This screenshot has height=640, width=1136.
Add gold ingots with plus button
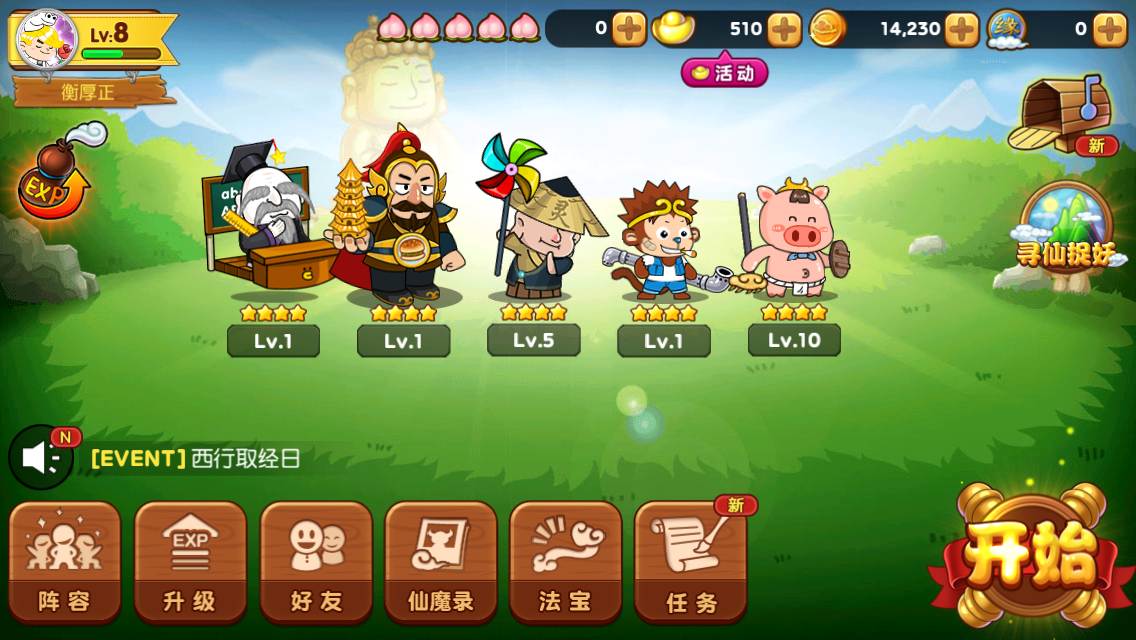click(784, 29)
